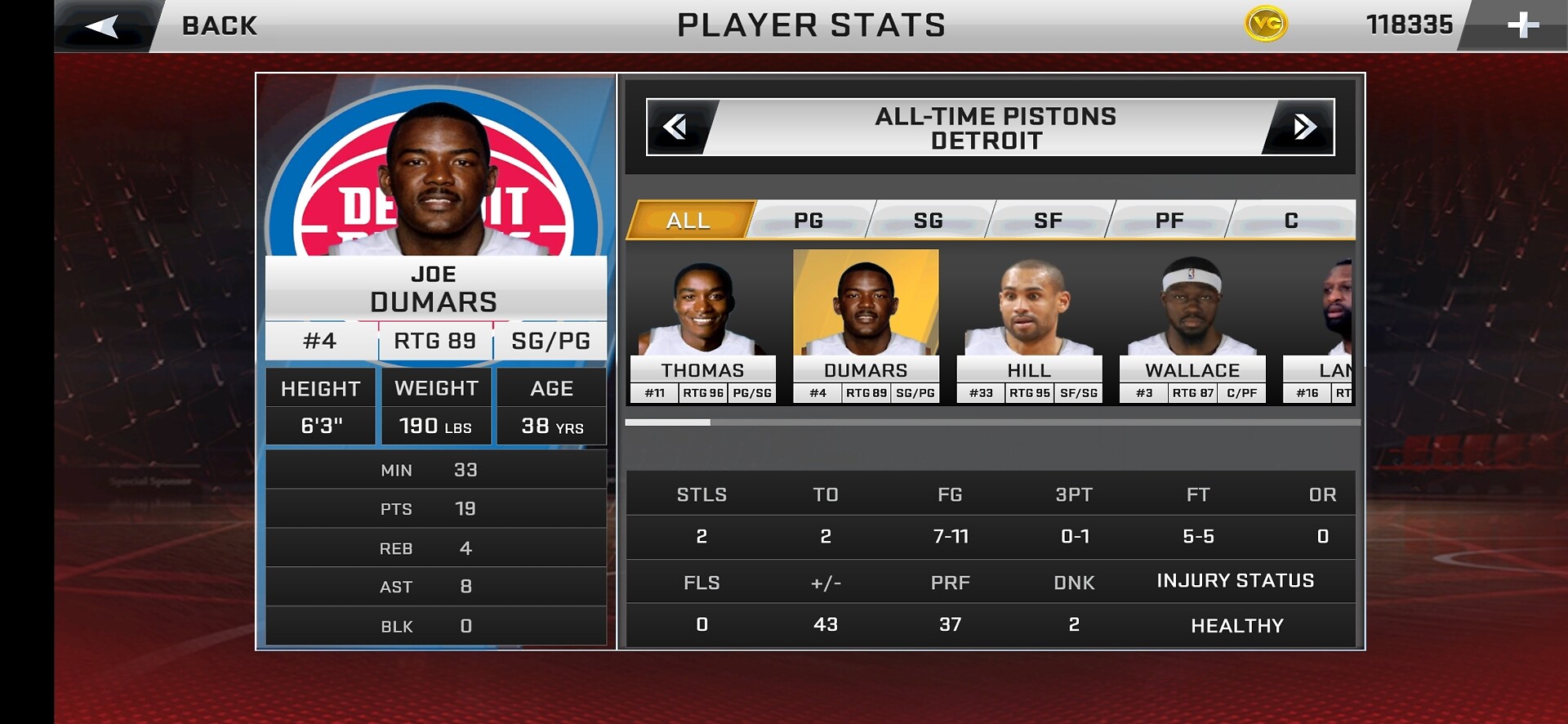Open the PF position tab

[1169, 220]
